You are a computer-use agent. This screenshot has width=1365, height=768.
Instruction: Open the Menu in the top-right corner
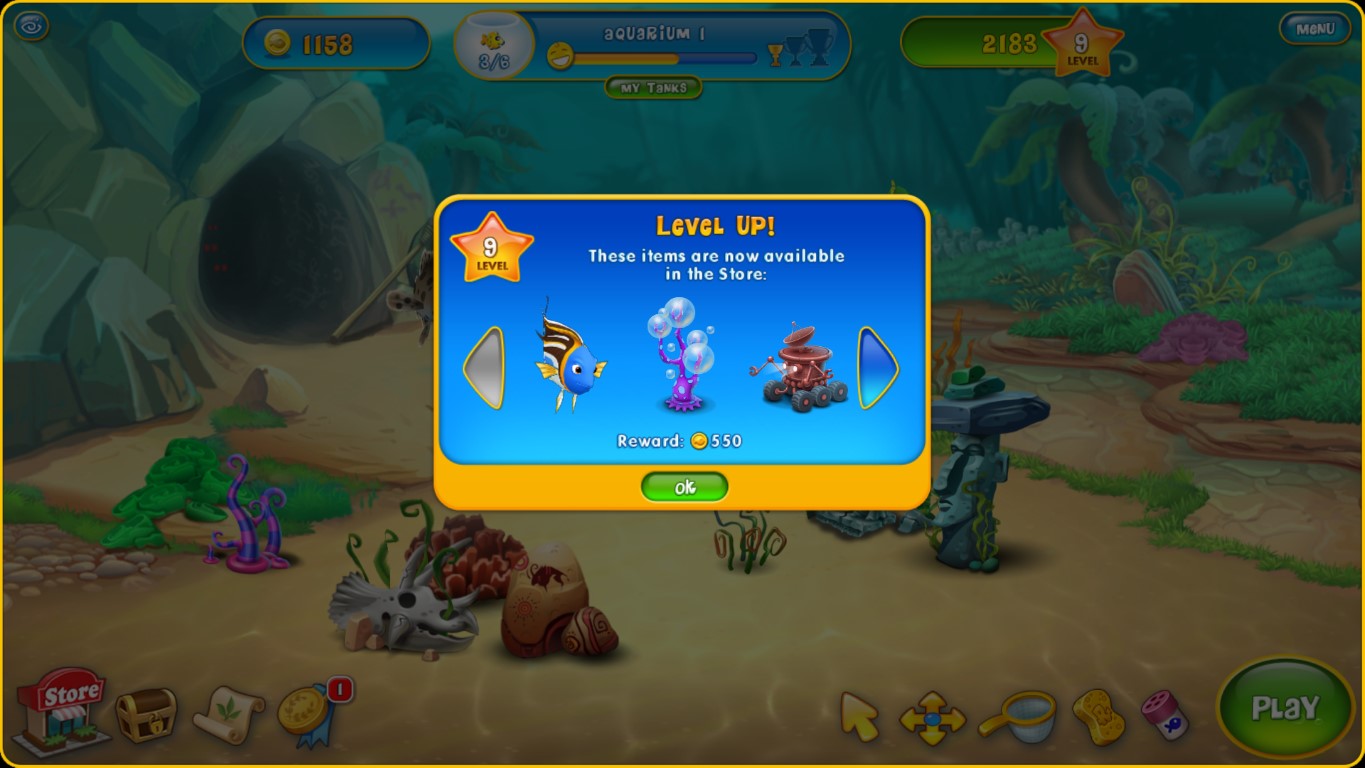click(x=1315, y=28)
